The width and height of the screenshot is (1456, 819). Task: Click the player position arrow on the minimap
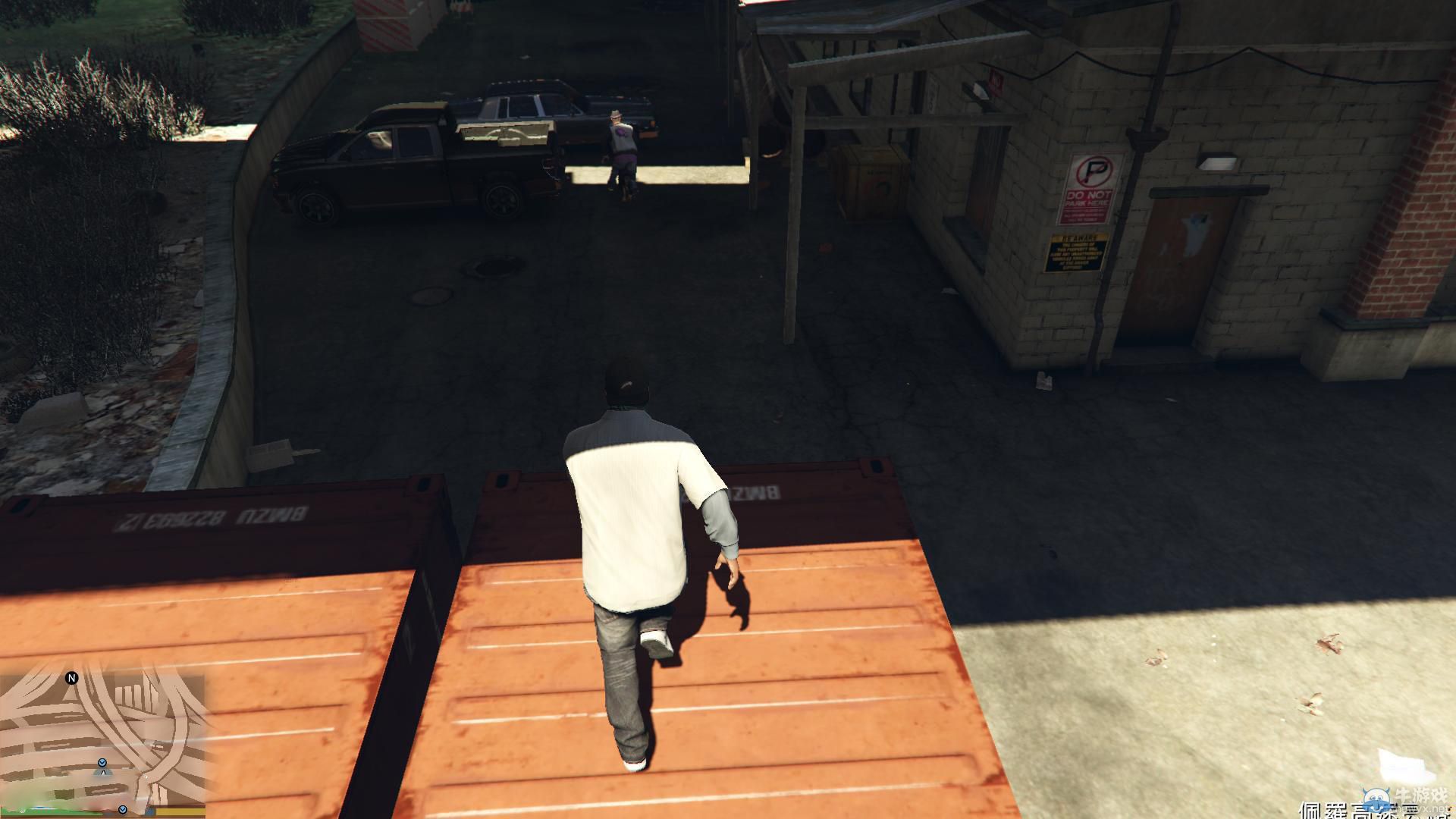pyautogui.click(x=103, y=773)
